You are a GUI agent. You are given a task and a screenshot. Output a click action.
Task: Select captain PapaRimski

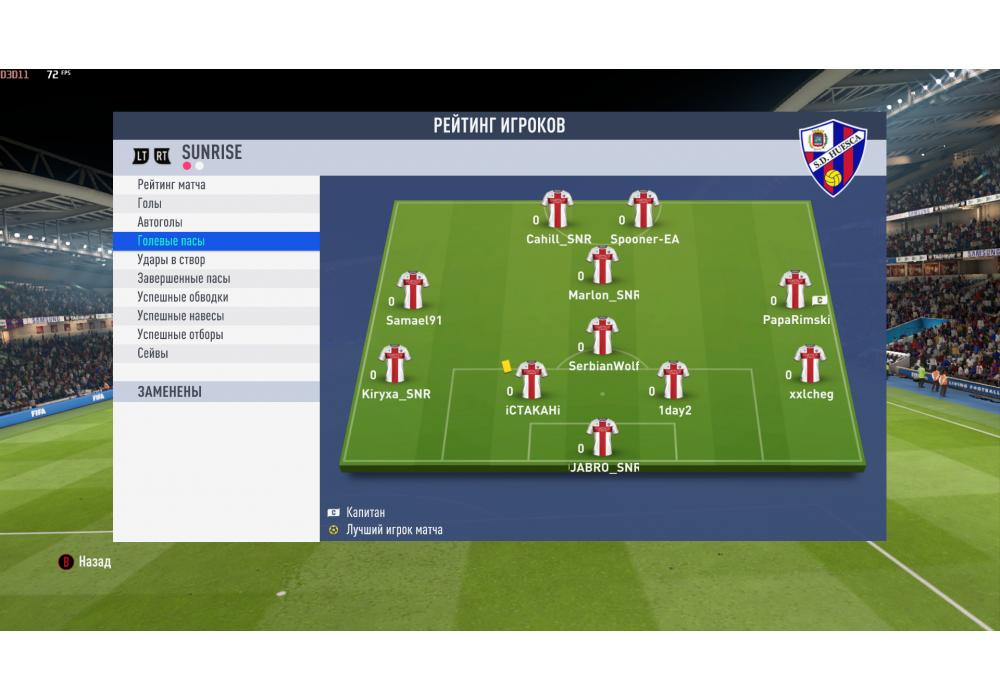pyautogui.click(x=795, y=291)
